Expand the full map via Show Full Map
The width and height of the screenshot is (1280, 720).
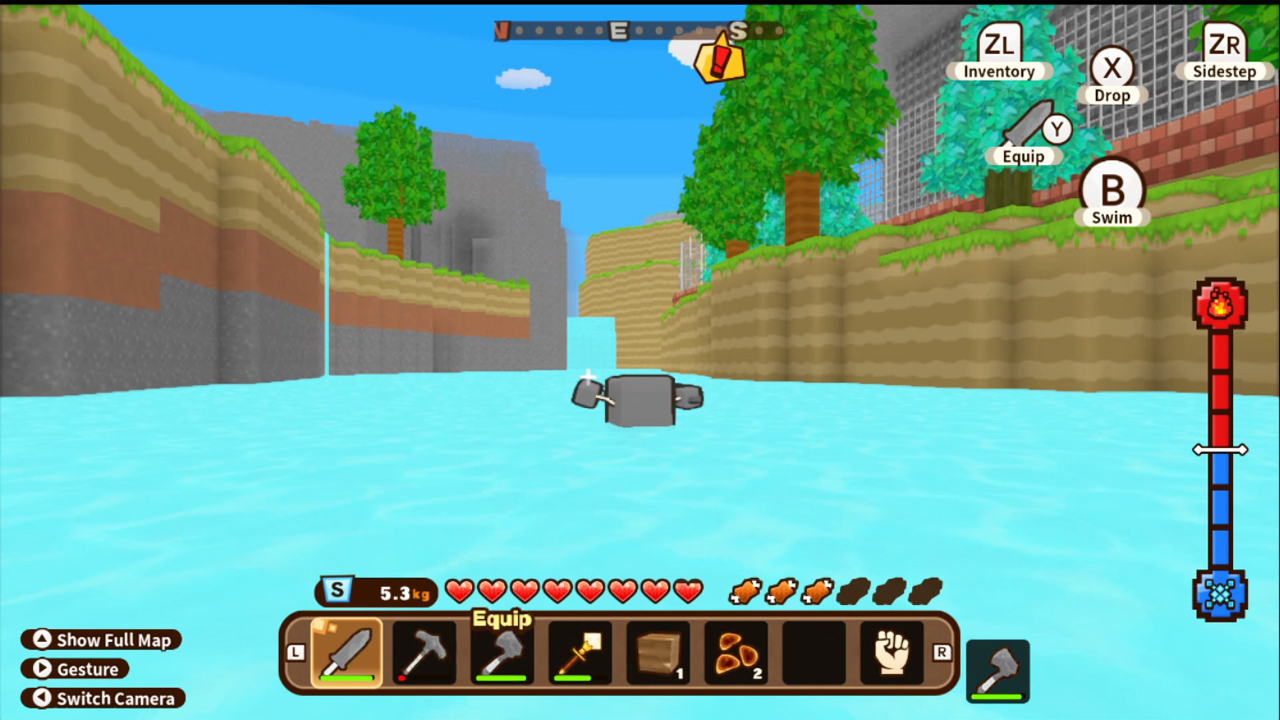pyautogui.click(x=100, y=640)
